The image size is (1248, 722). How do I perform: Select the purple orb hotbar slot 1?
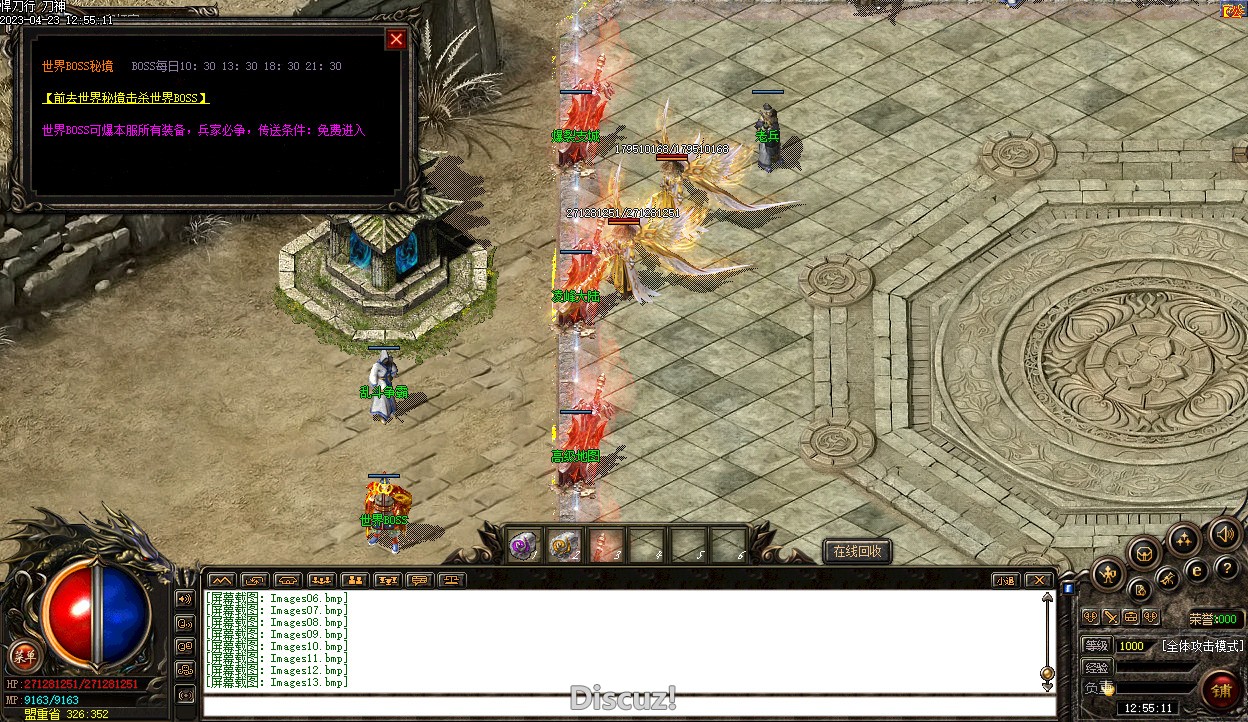click(x=524, y=546)
